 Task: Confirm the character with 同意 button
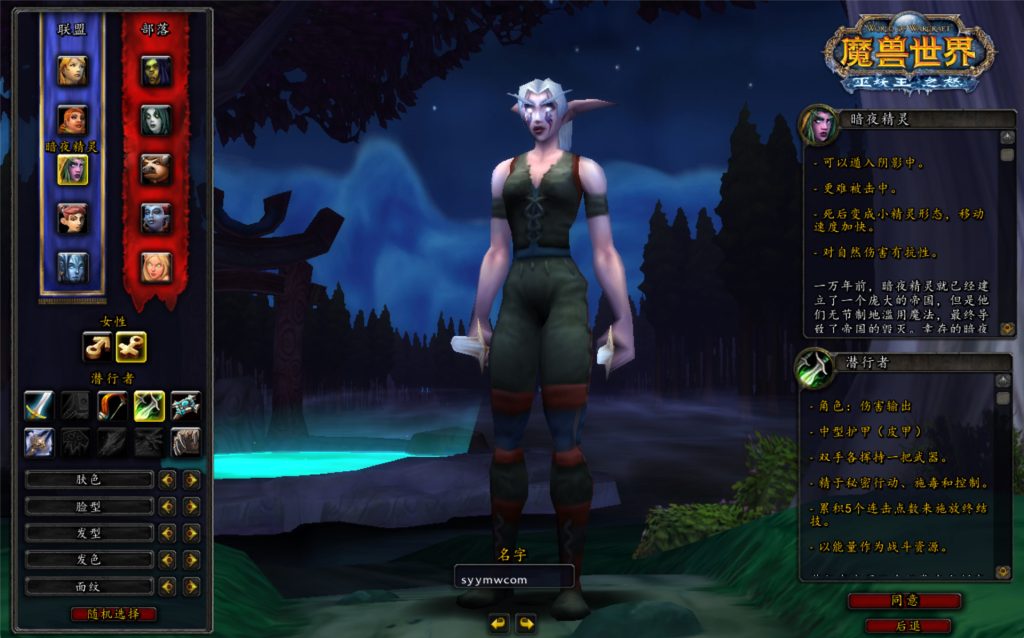[x=904, y=601]
